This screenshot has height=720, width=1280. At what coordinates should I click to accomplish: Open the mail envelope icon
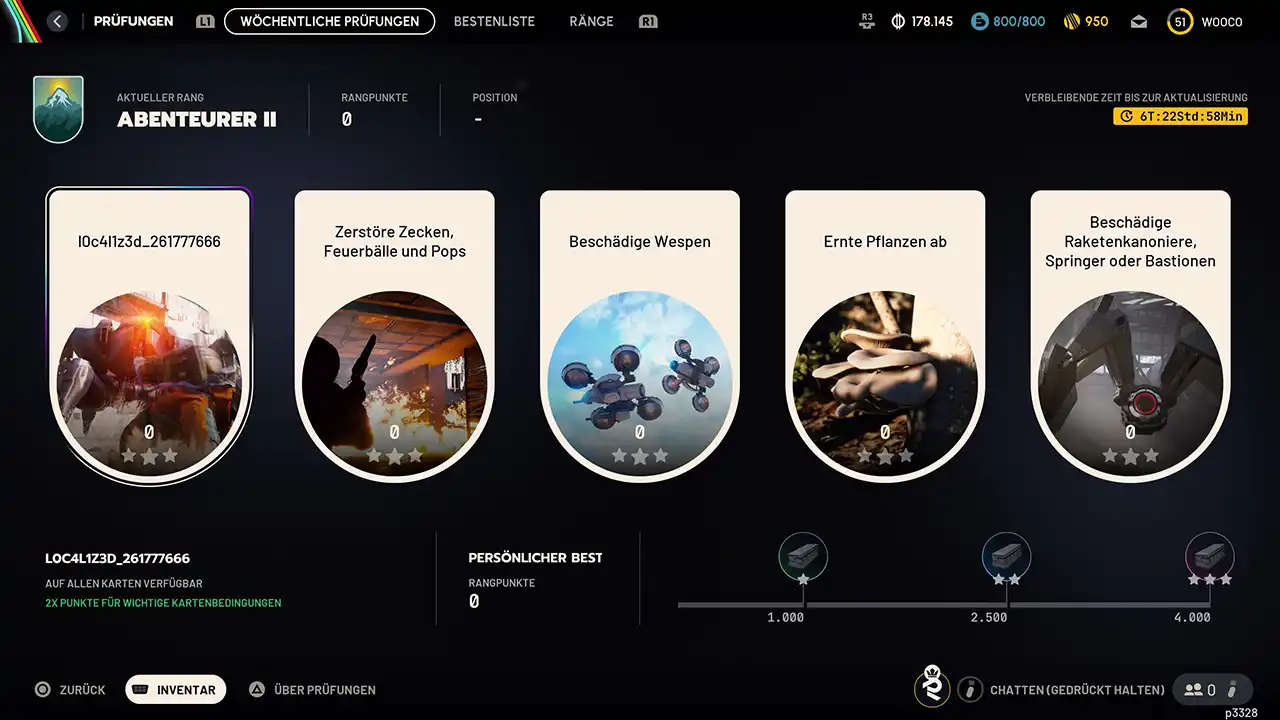[1139, 22]
